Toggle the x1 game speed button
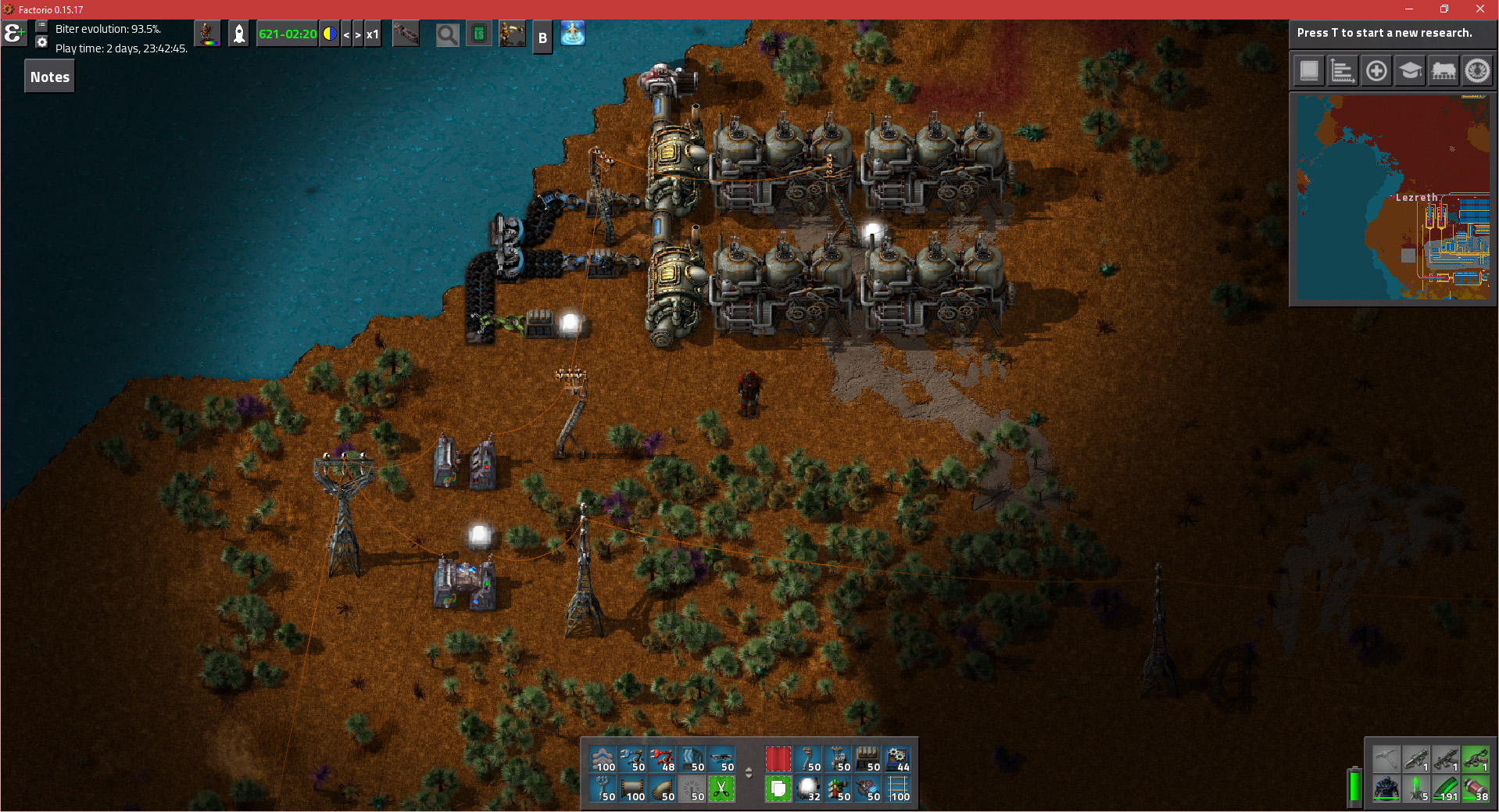This screenshot has height=812, width=1499. [x=373, y=34]
